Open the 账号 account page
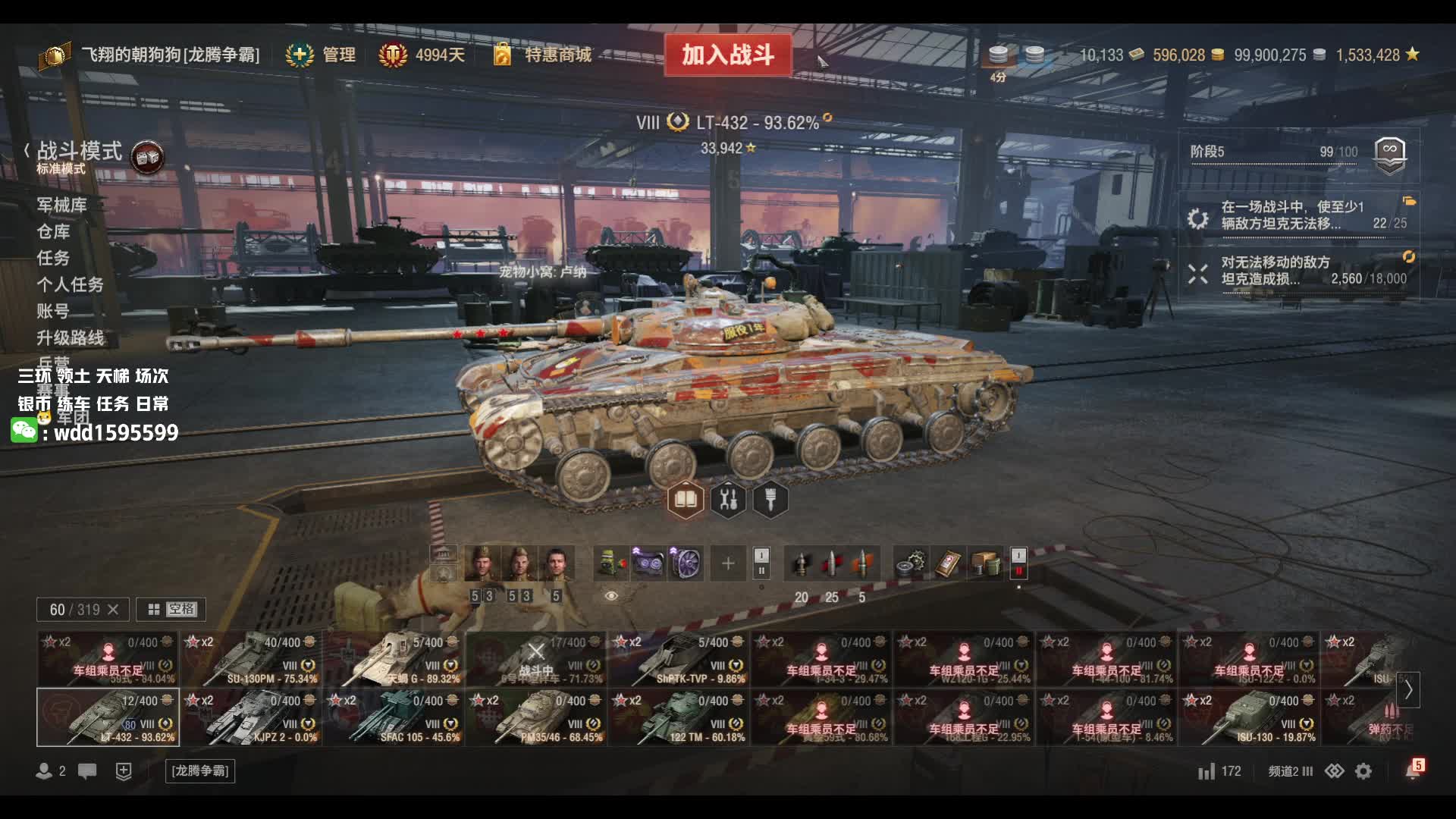The width and height of the screenshot is (1456, 819). tap(53, 311)
